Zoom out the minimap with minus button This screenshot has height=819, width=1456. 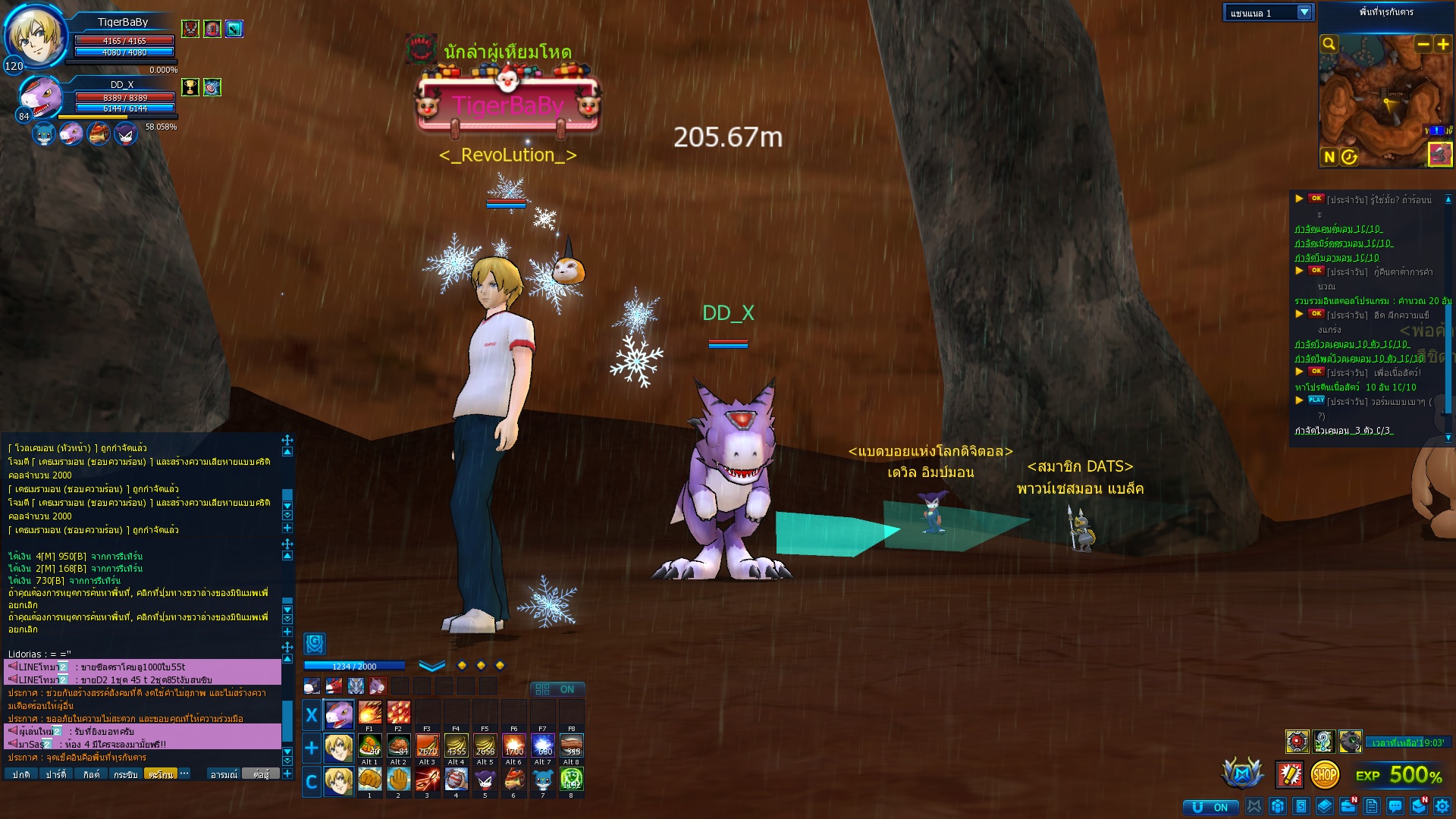(1423, 44)
